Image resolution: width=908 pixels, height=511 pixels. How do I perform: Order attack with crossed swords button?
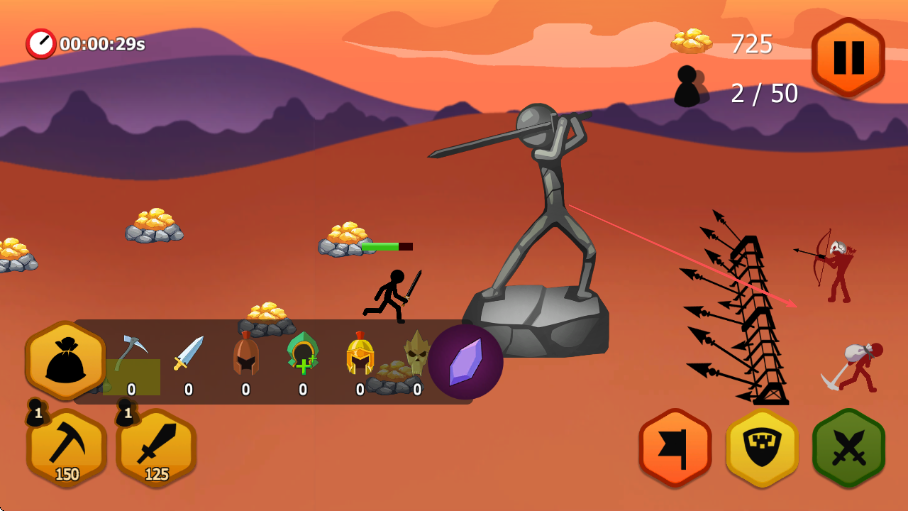coord(848,448)
